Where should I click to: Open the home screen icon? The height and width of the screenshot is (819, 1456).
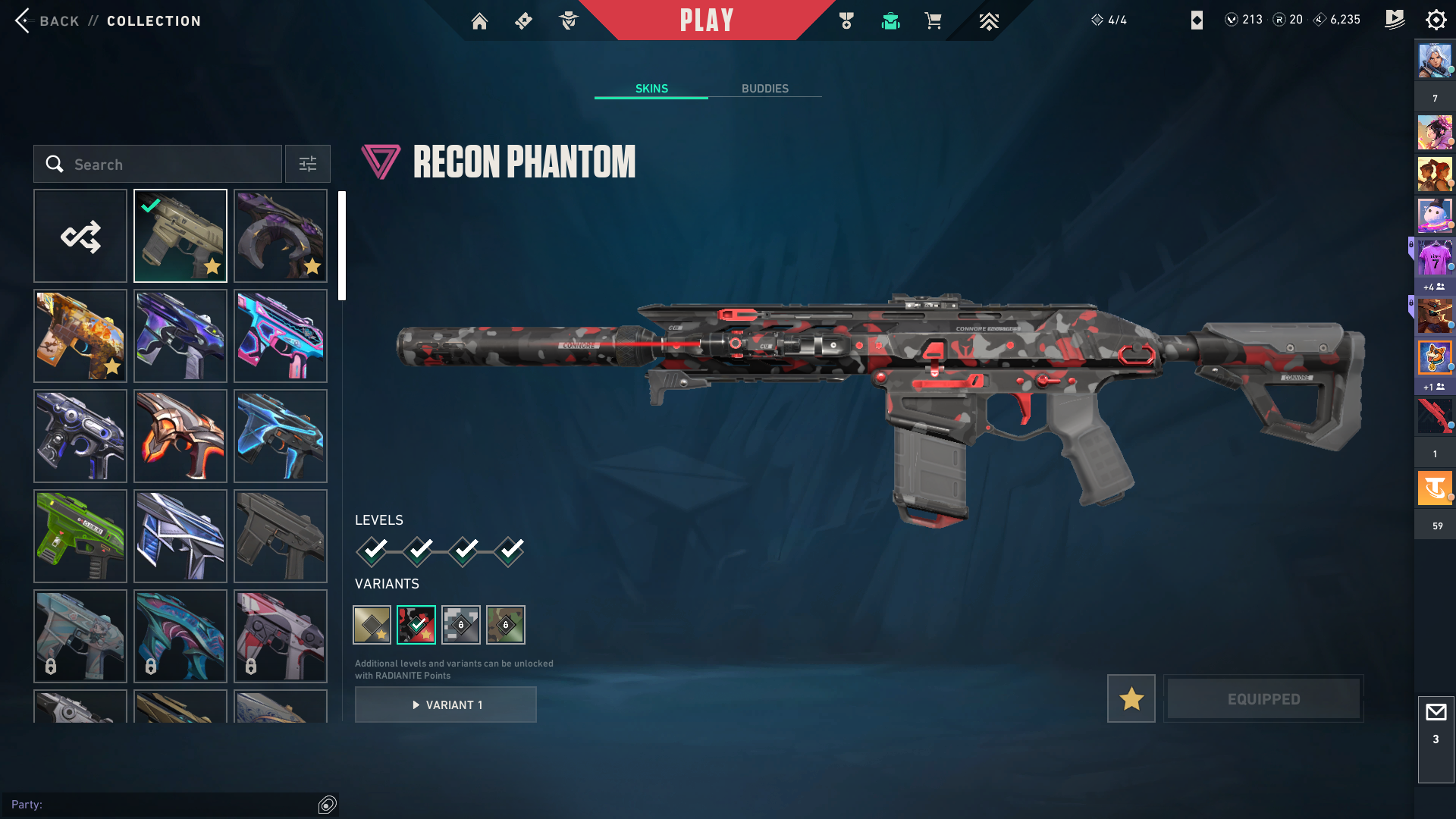(x=479, y=21)
